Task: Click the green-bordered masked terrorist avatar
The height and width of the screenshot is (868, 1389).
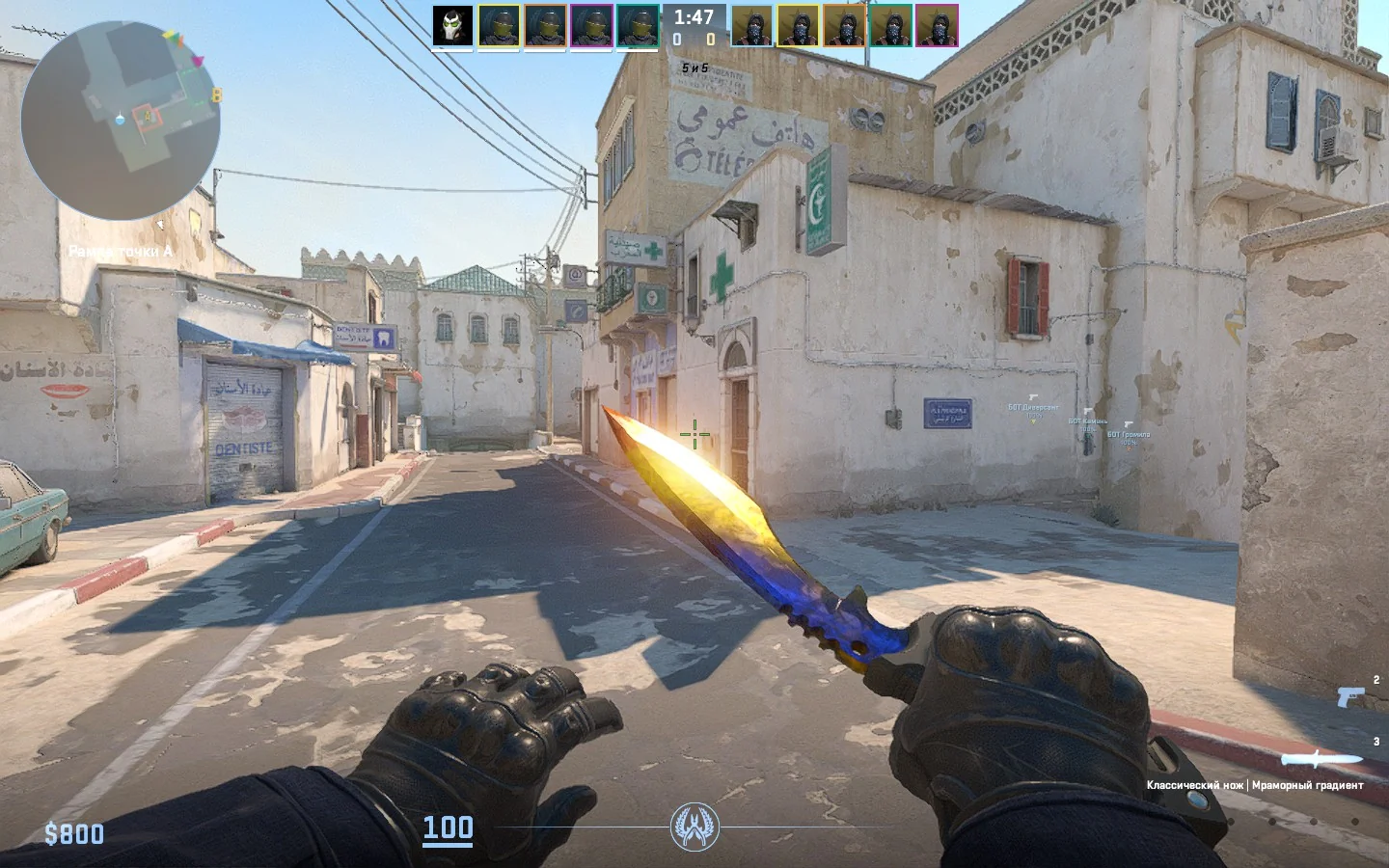Action: click(890, 26)
